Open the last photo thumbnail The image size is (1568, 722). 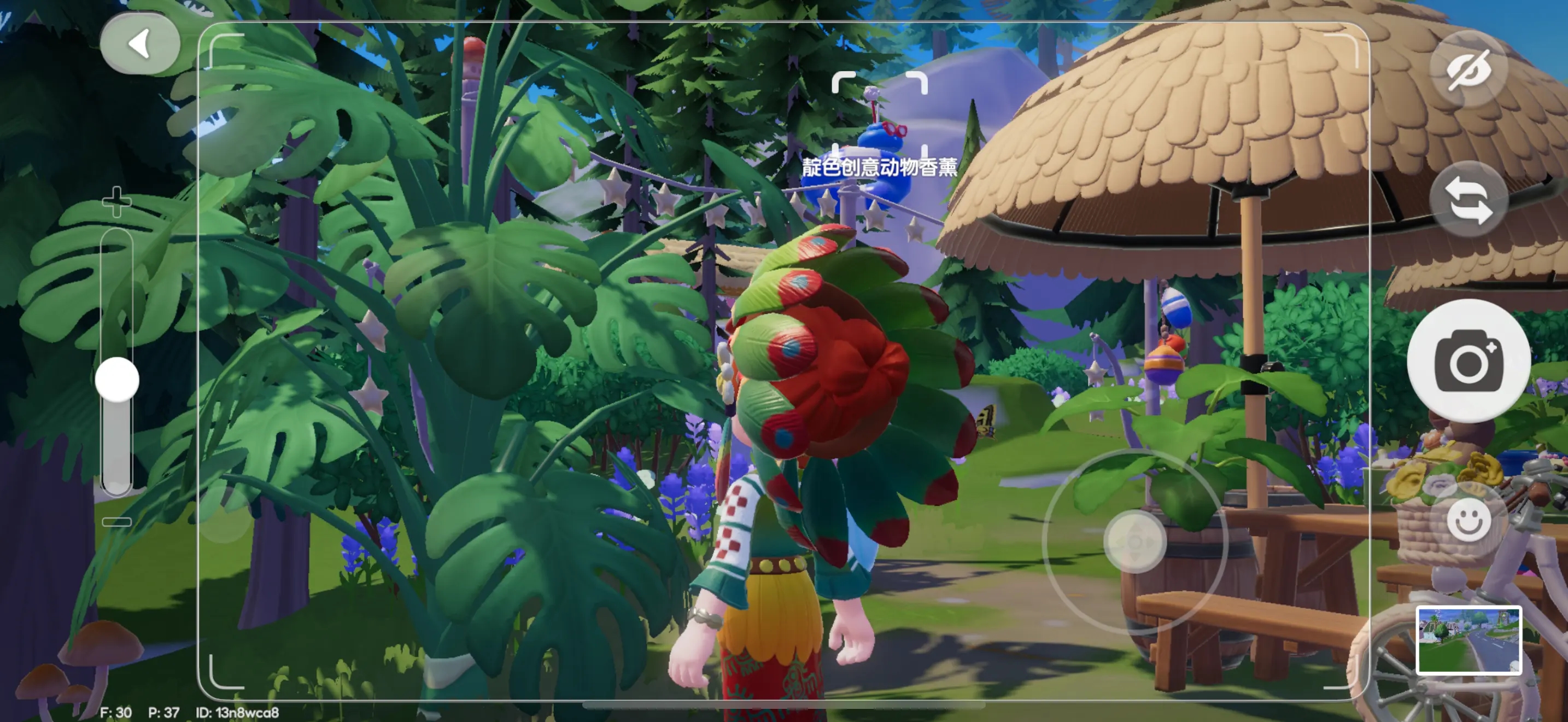tap(1468, 640)
